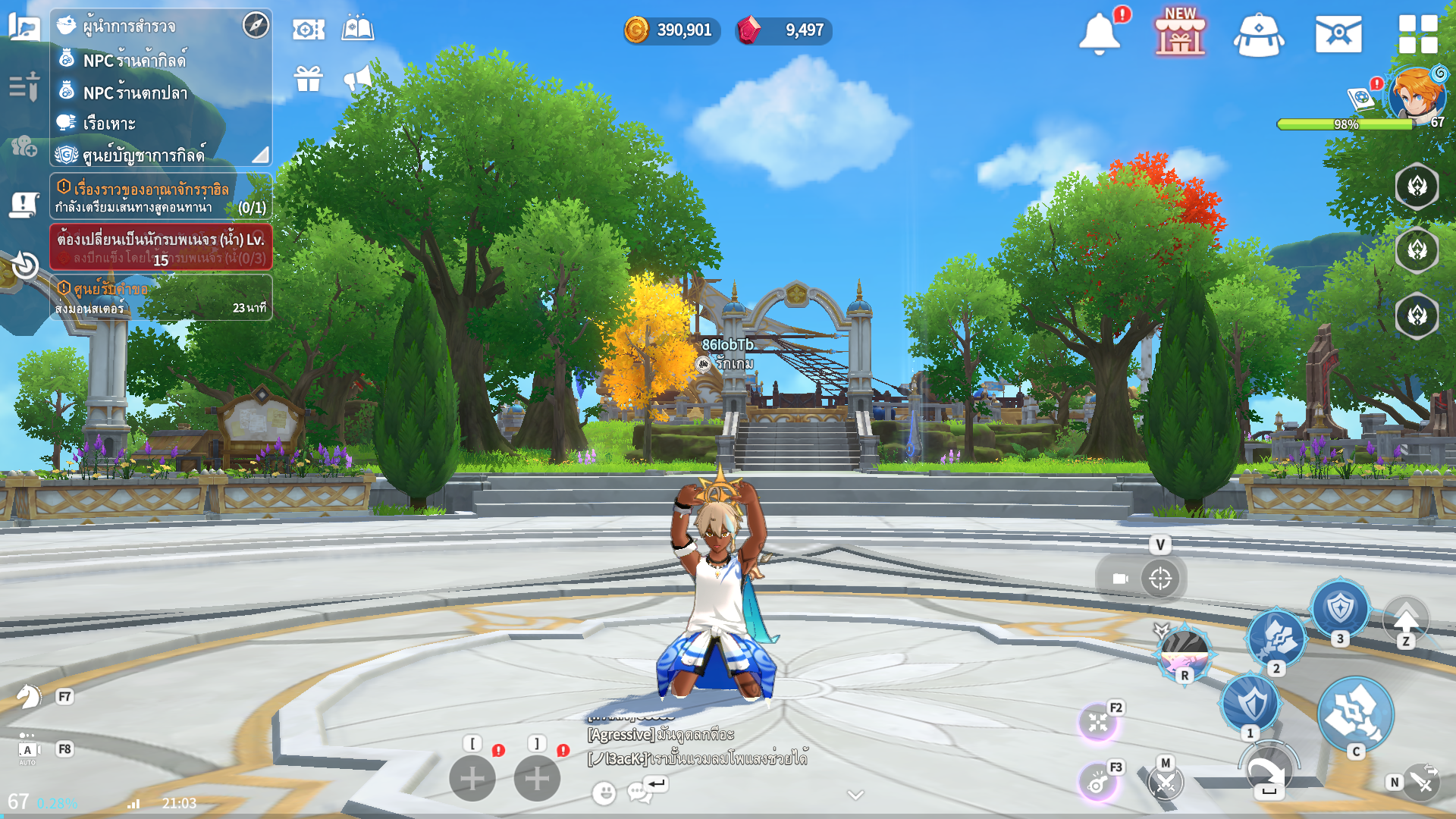Screen dimensions: 1456x819
Task: Open the gift box rewards icon
Action: (x=309, y=78)
